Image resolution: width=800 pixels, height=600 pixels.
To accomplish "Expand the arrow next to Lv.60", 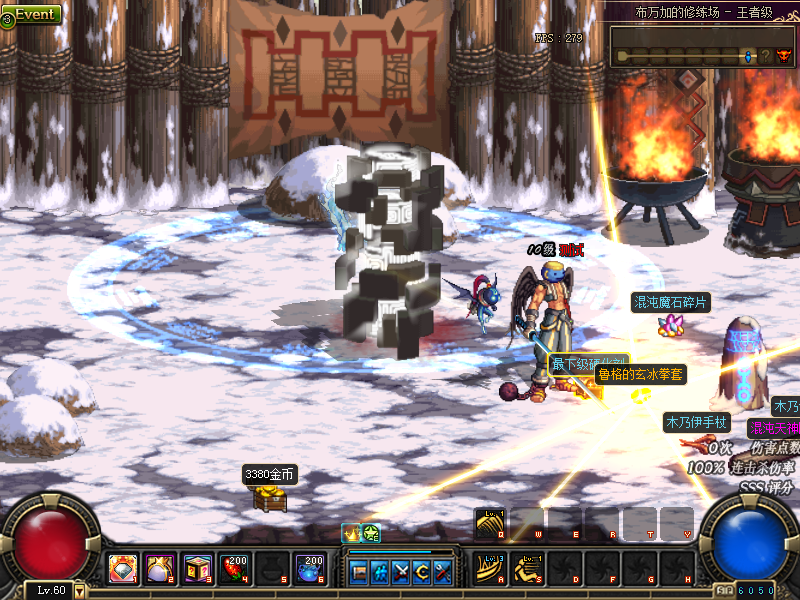I will tap(80, 591).
